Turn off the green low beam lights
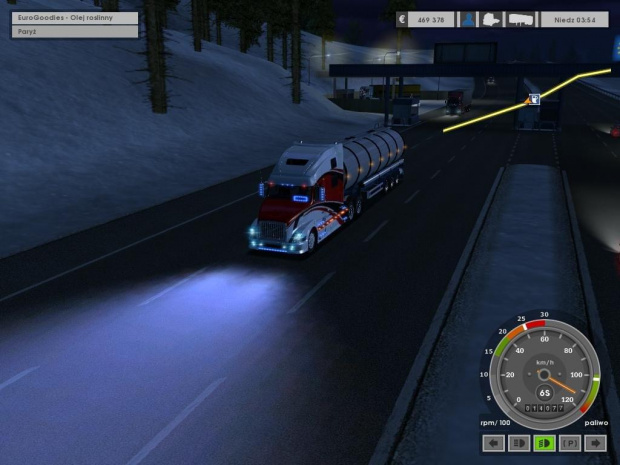Image resolution: width=620 pixels, height=465 pixels. click(x=545, y=442)
